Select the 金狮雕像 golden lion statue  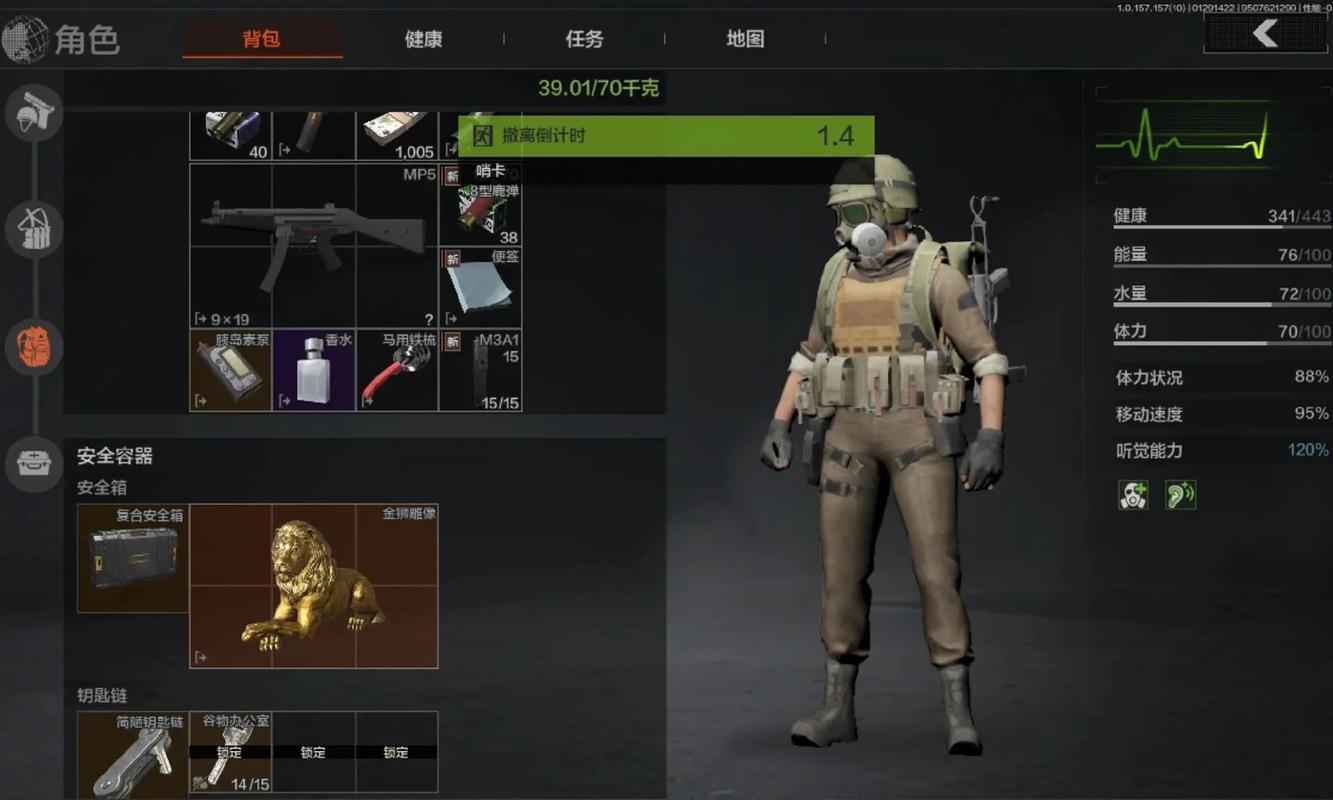[313, 586]
